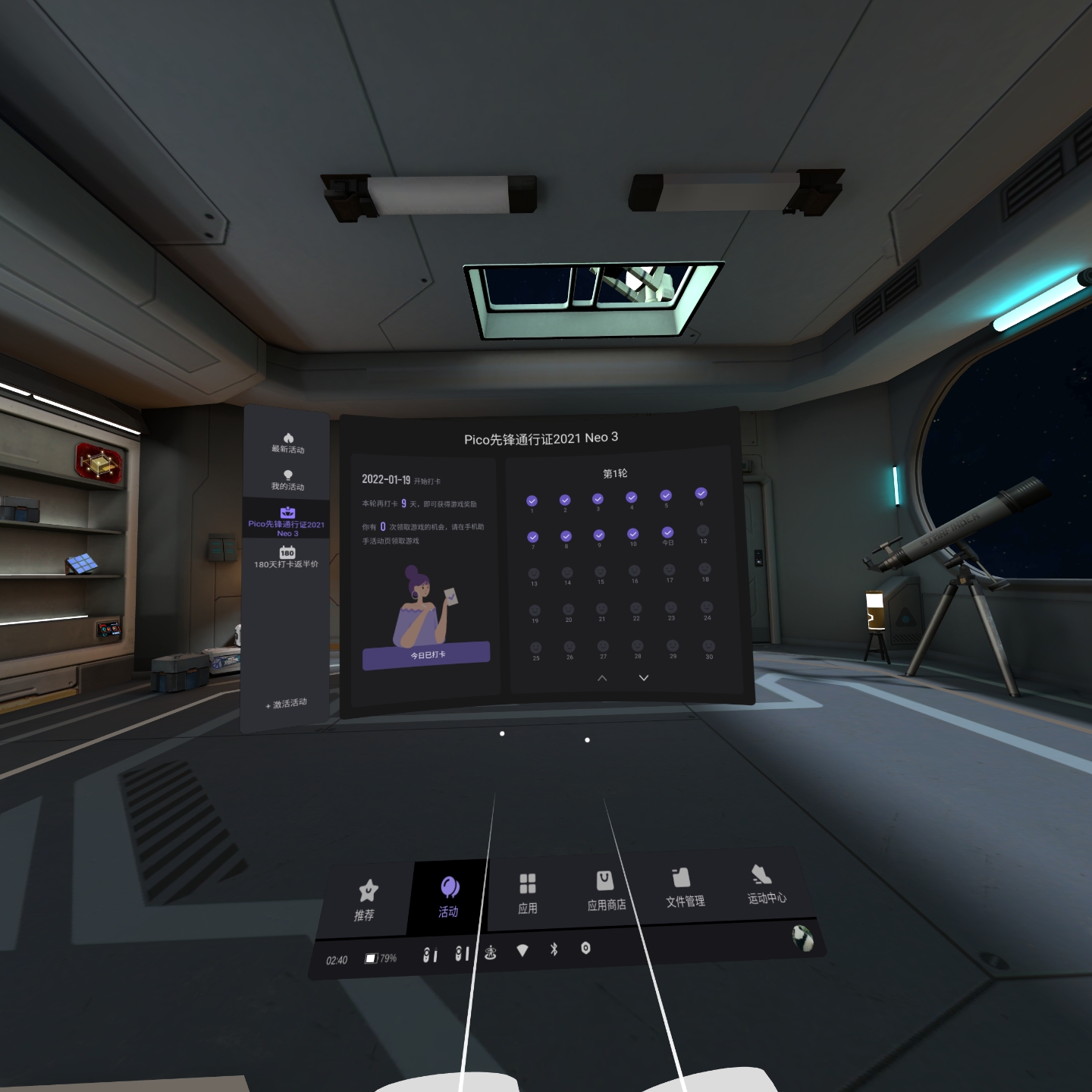Click the Bluetooth icon in the status bar
The width and height of the screenshot is (1092, 1092).
(554, 949)
